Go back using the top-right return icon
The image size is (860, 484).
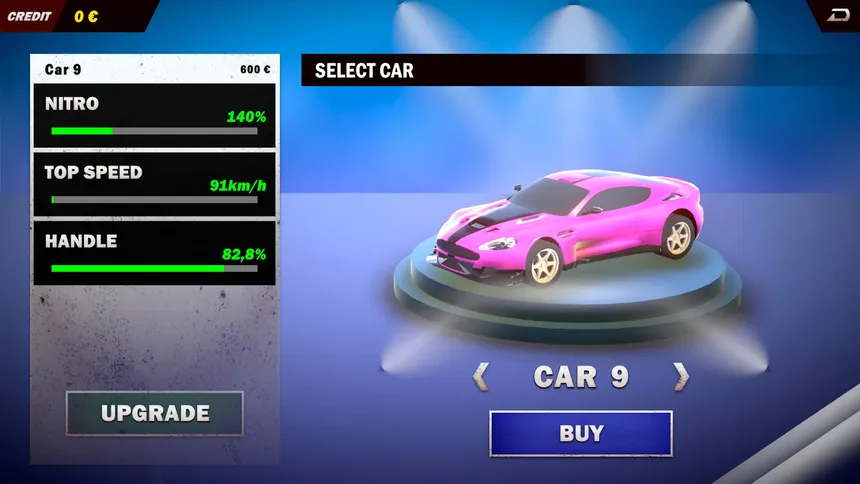click(x=838, y=14)
